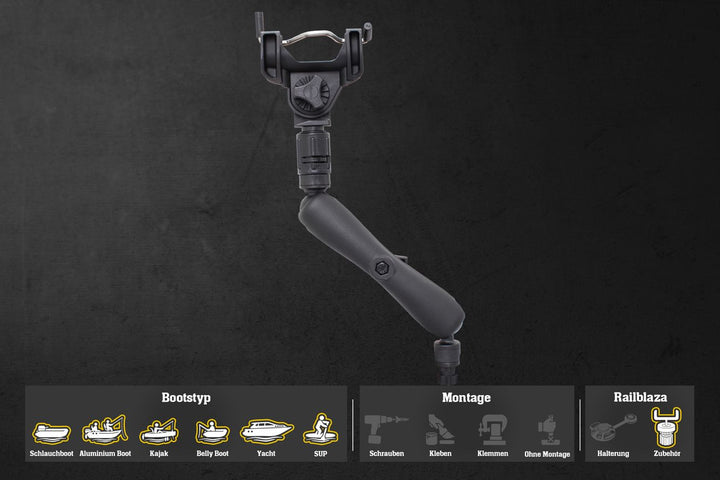Choose the Yacht boat type

coord(266,431)
